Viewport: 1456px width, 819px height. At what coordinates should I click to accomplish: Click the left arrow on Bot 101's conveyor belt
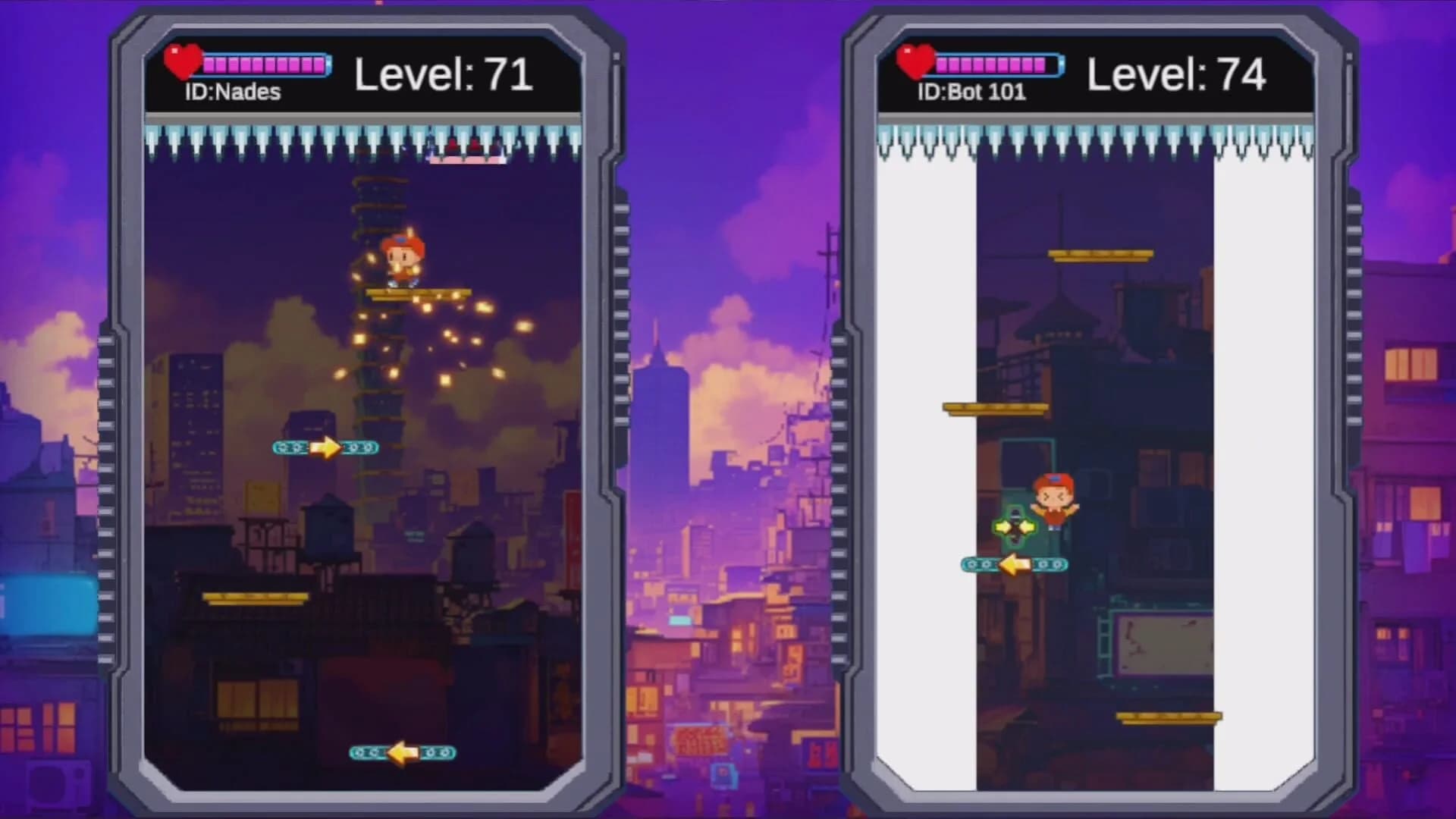(x=1015, y=564)
